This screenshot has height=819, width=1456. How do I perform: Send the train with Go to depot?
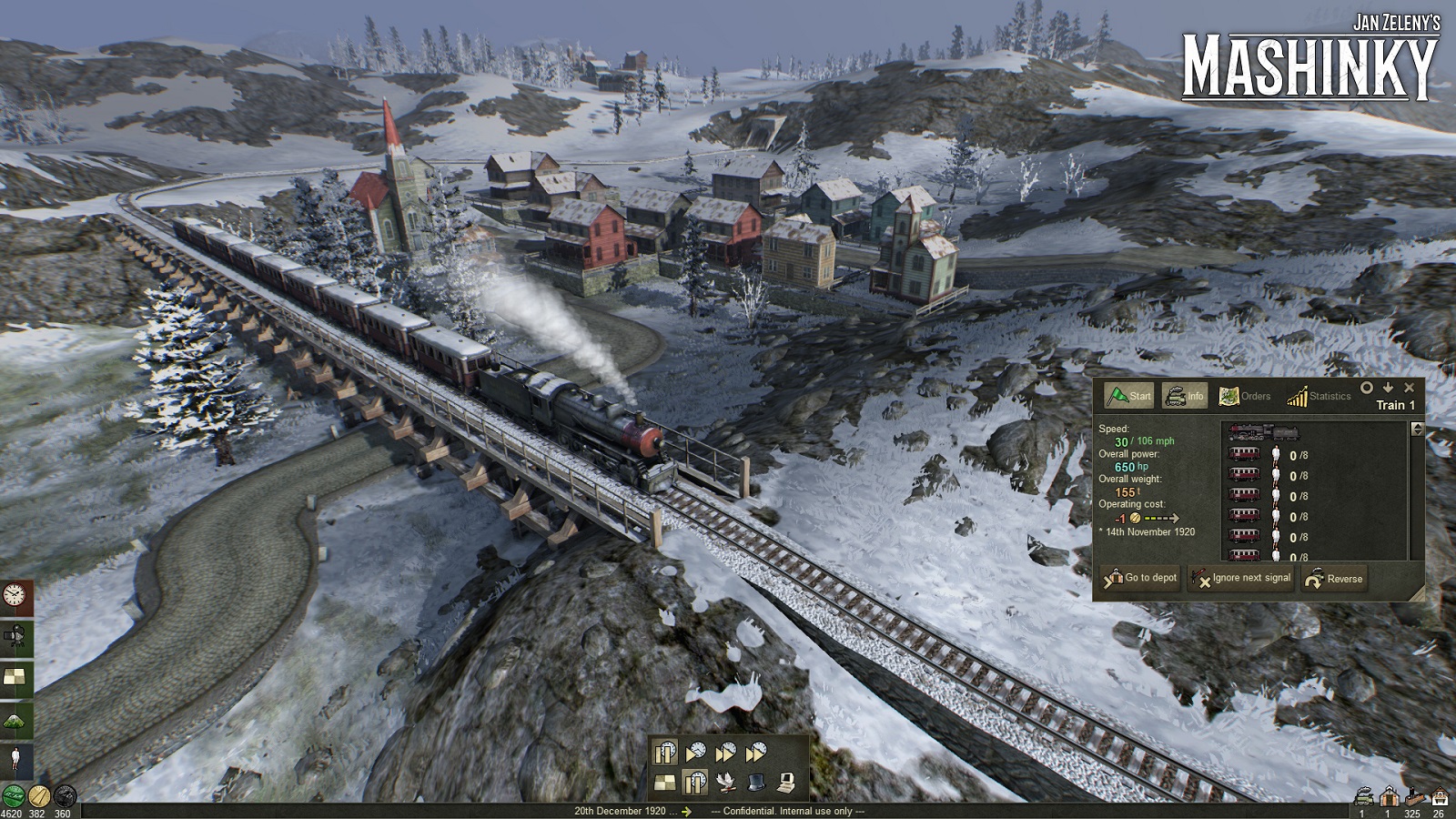click(x=1140, y=578)
